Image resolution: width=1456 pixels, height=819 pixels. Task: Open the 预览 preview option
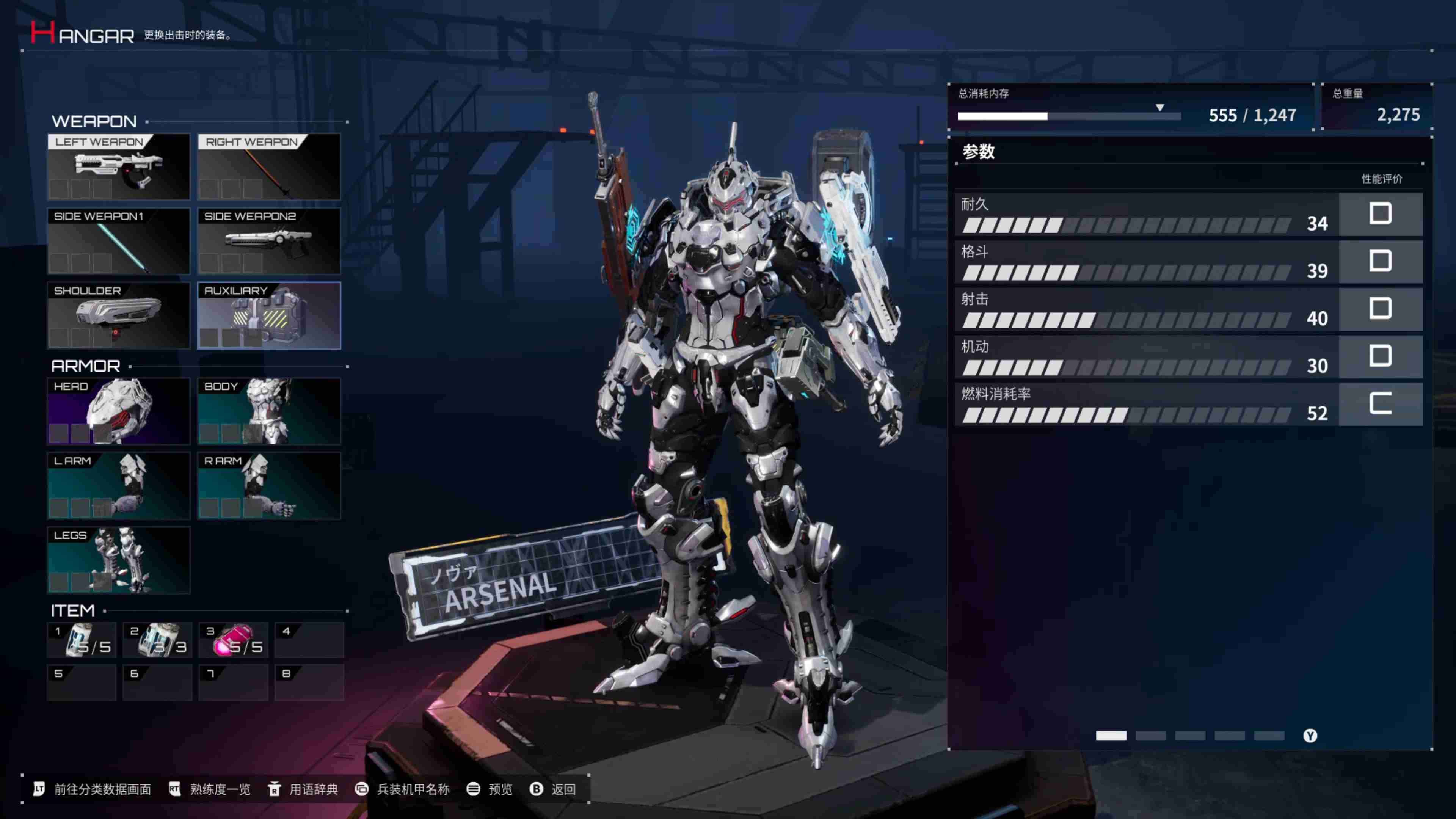490,789
